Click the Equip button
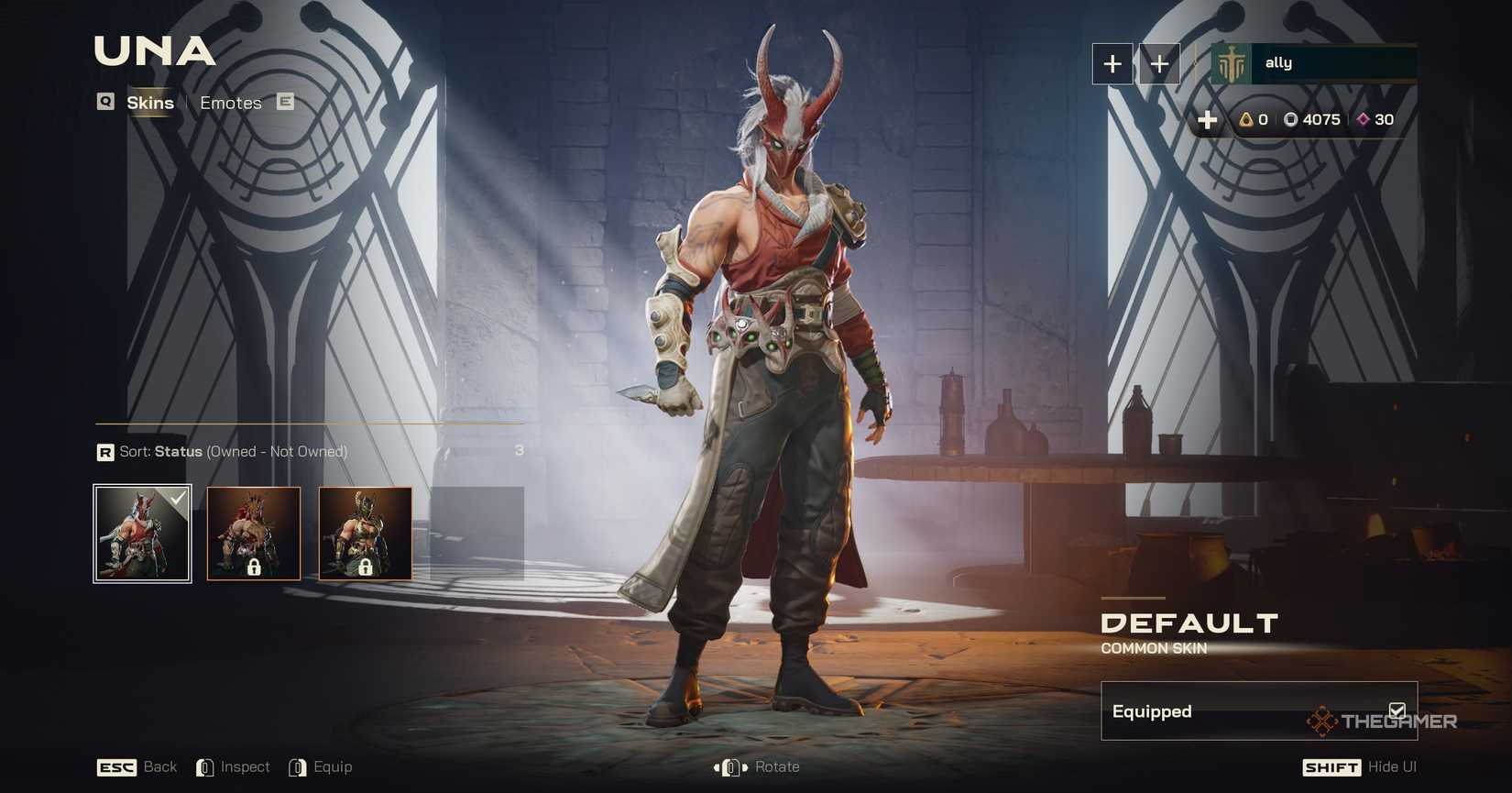The image size is (1512, 793). [x=334, y=767]
